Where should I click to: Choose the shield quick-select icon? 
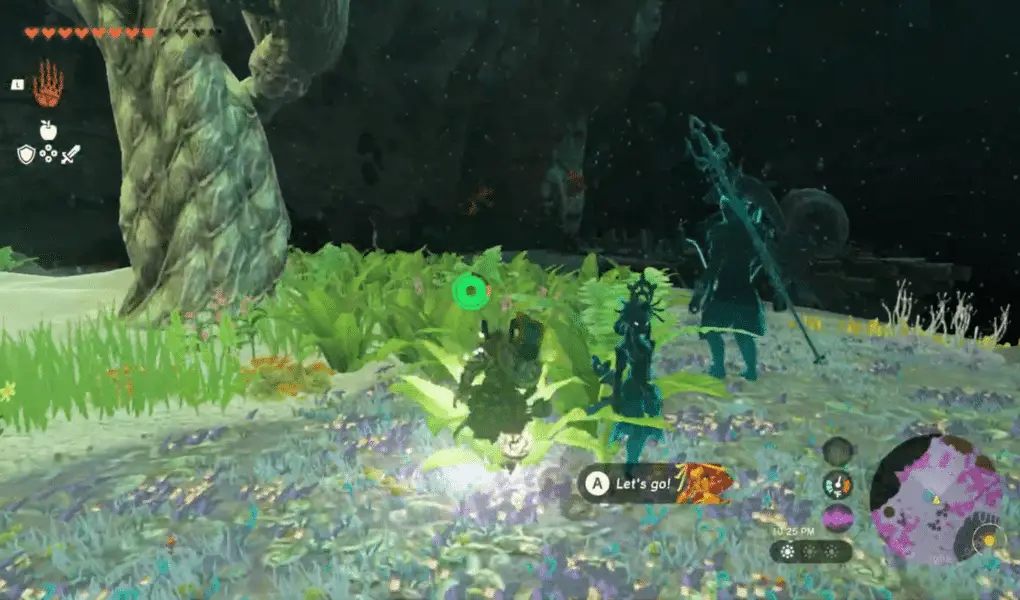pos(26,154)
